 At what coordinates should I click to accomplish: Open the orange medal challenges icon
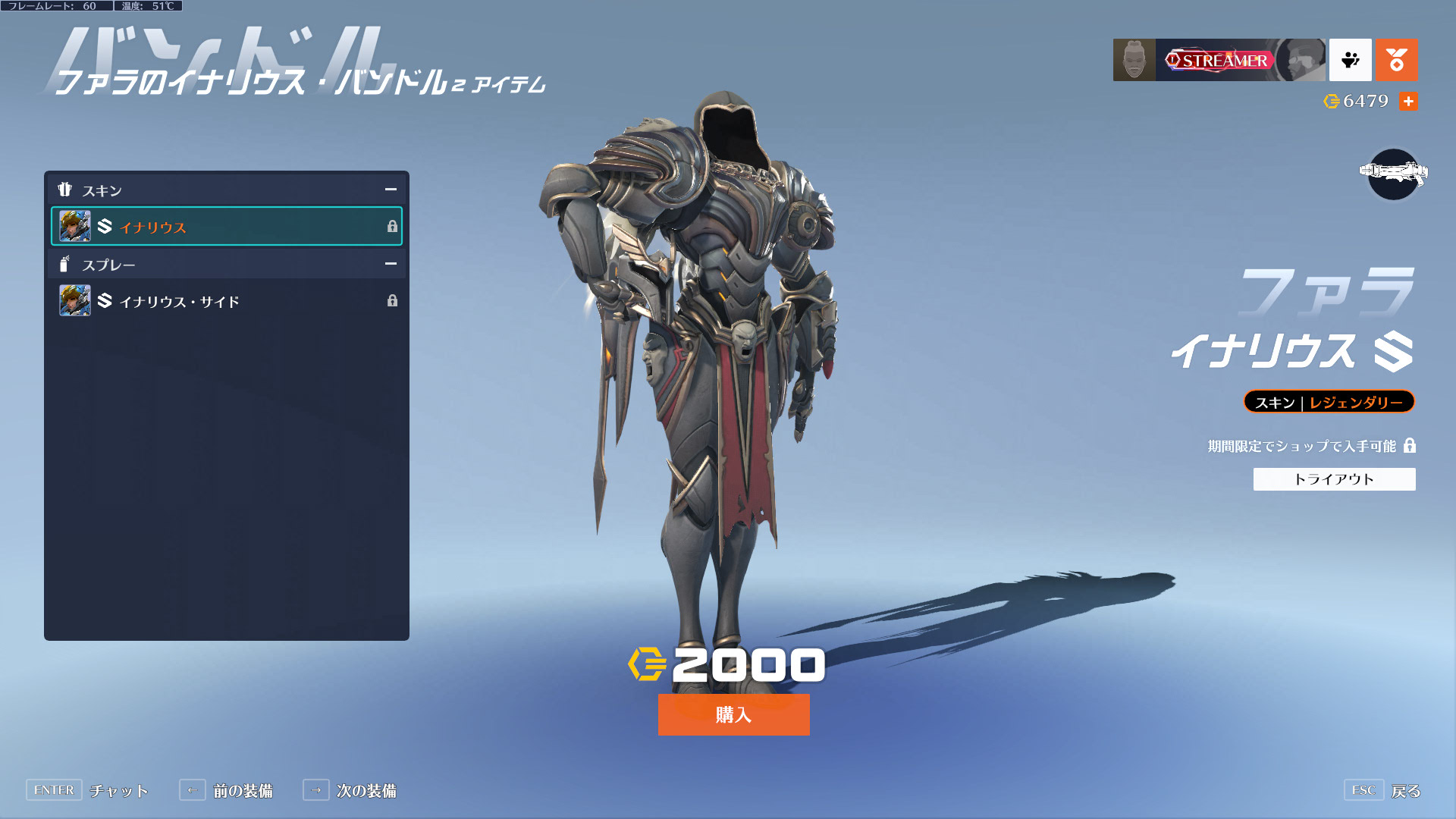1396,60
